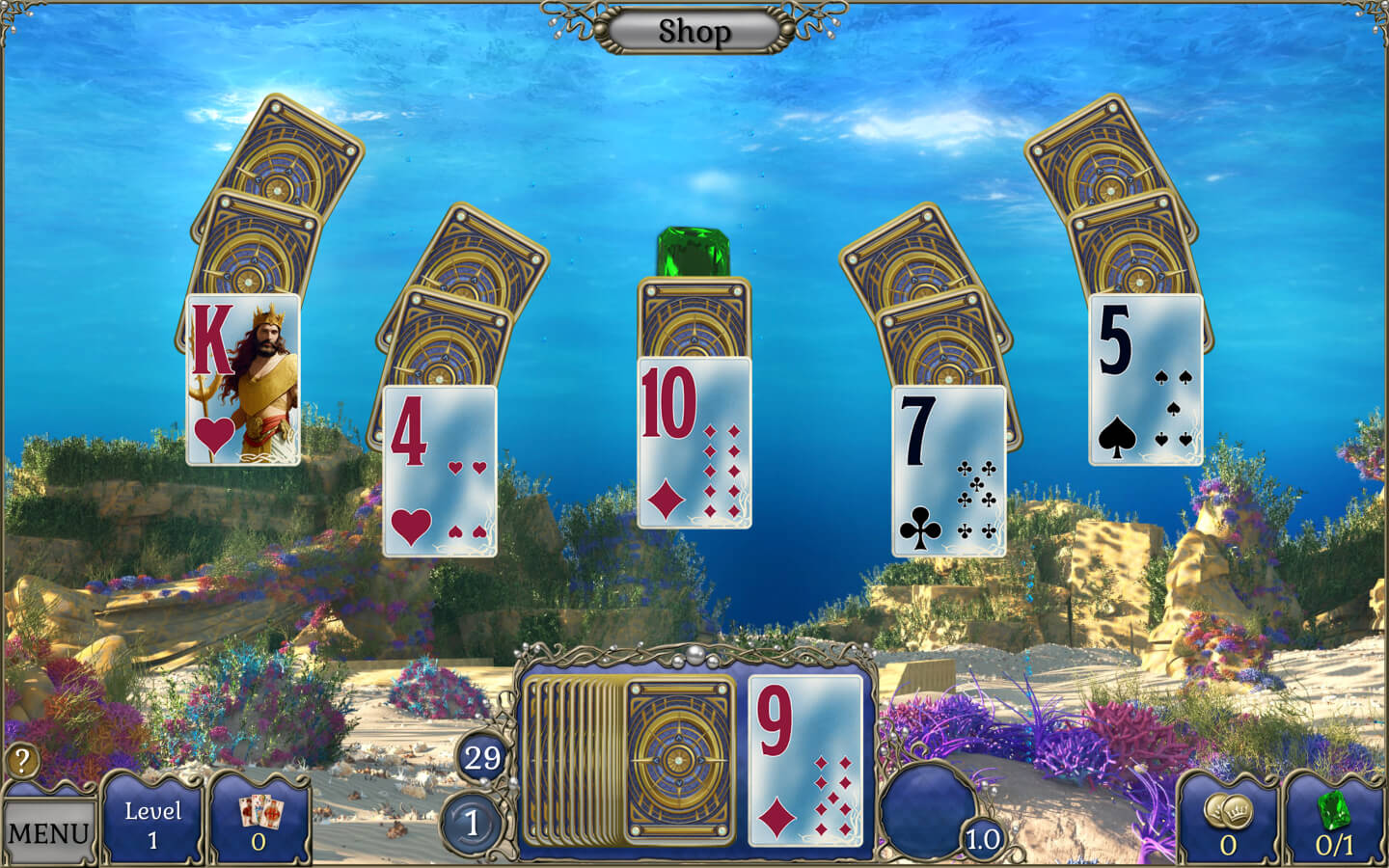Select the 4 of Hearts card
Image resolution: width=1389 pixels, height=868 pixels.
tap(440, 472)
